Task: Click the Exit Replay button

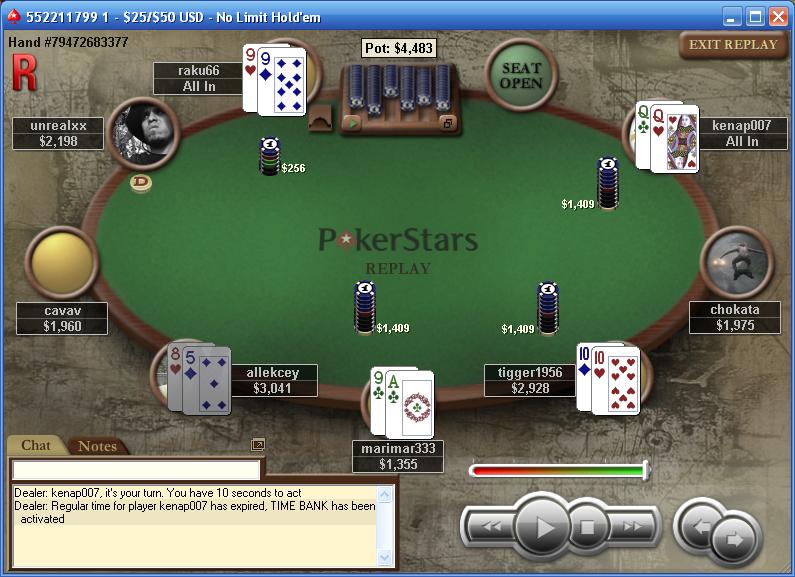Action: coord(733,44)
